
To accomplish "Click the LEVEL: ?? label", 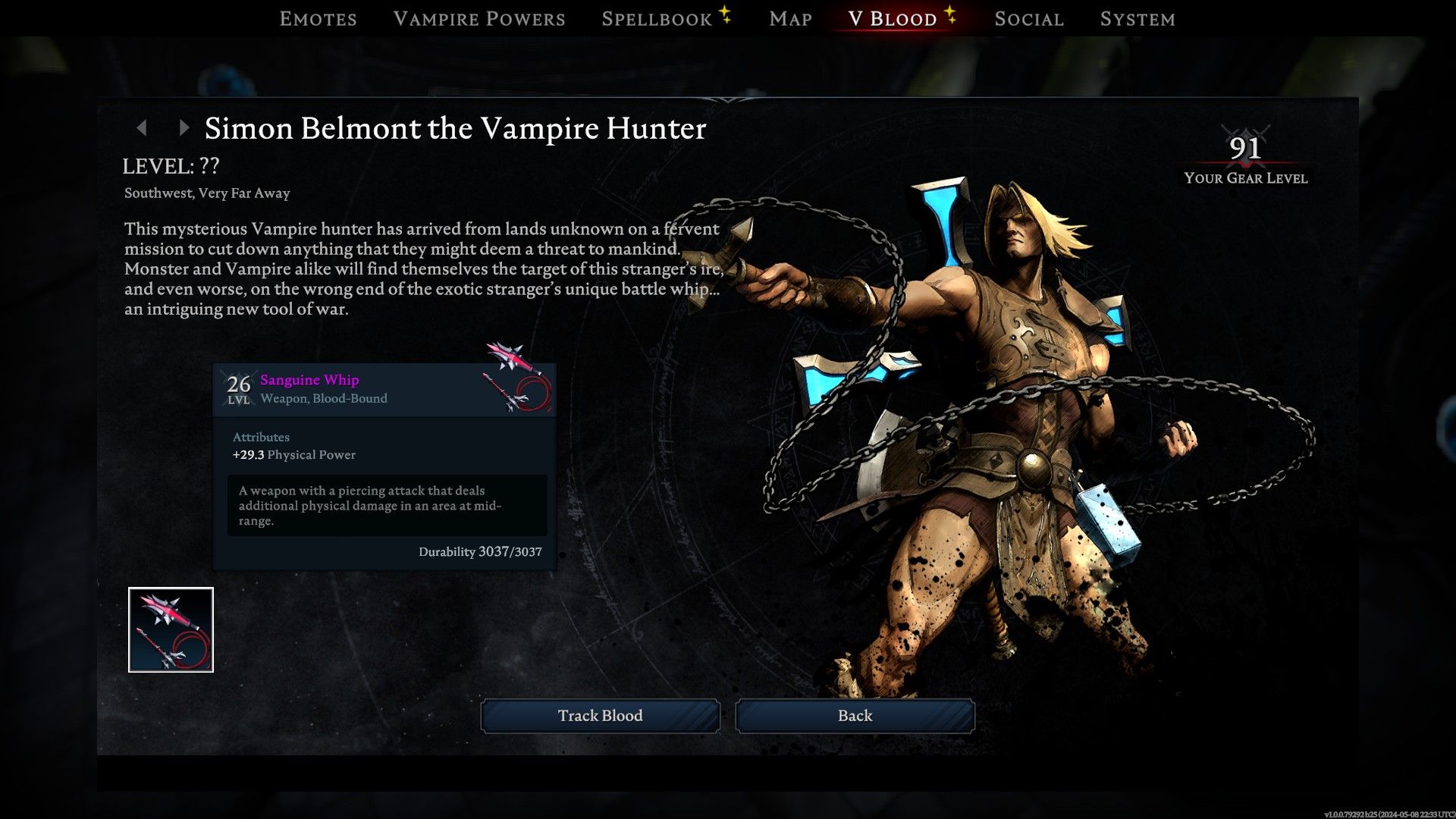I will [x=170, y=166].
